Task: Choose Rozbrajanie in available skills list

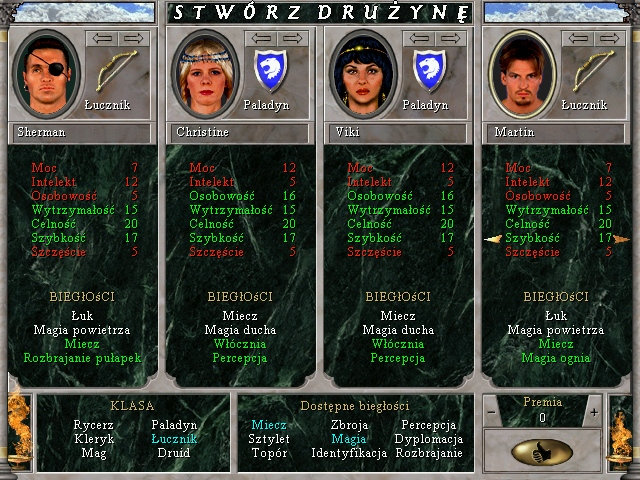Action: (x=428, y=453)
